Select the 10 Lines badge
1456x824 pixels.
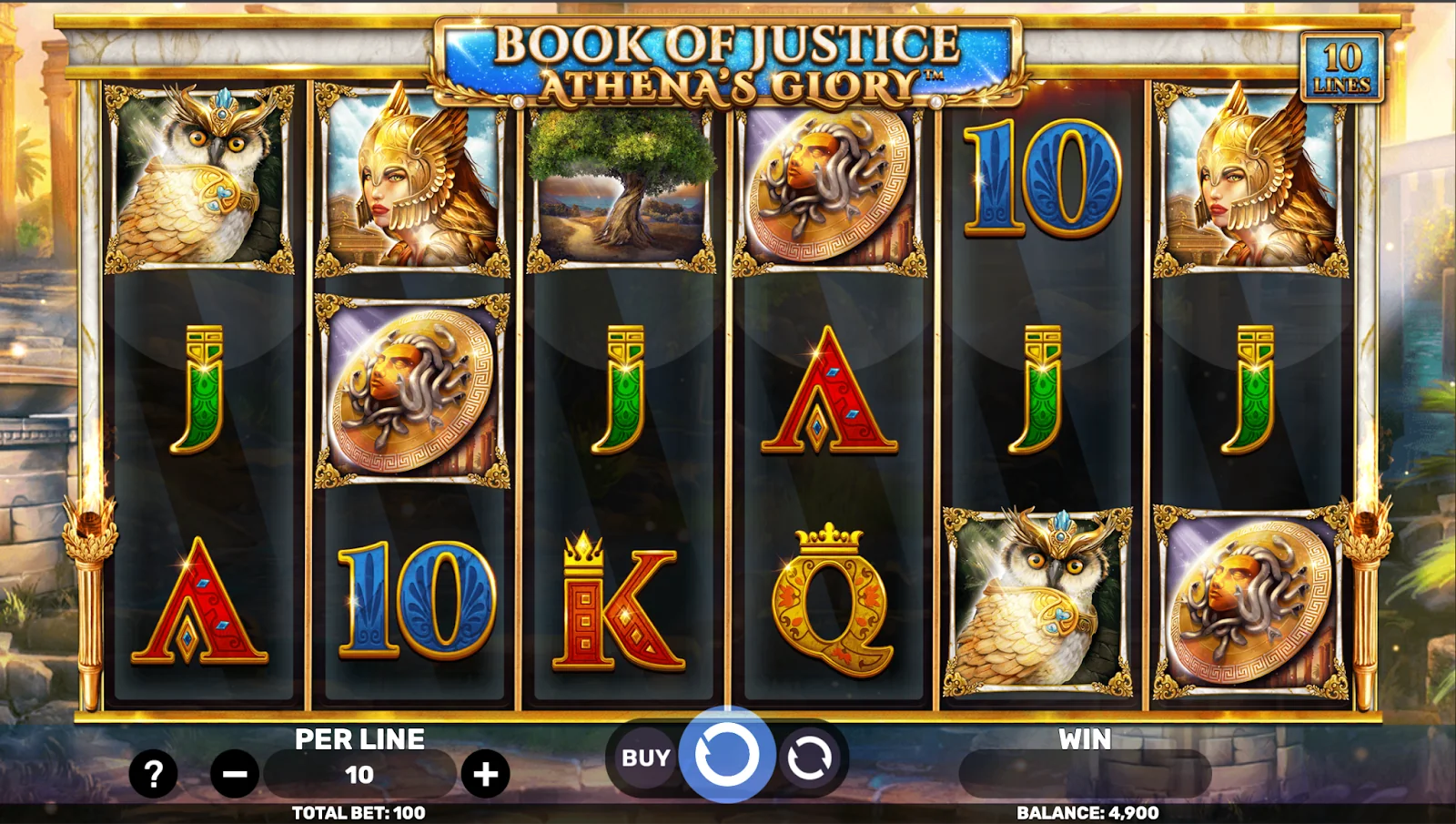(x=1341, y=66)
